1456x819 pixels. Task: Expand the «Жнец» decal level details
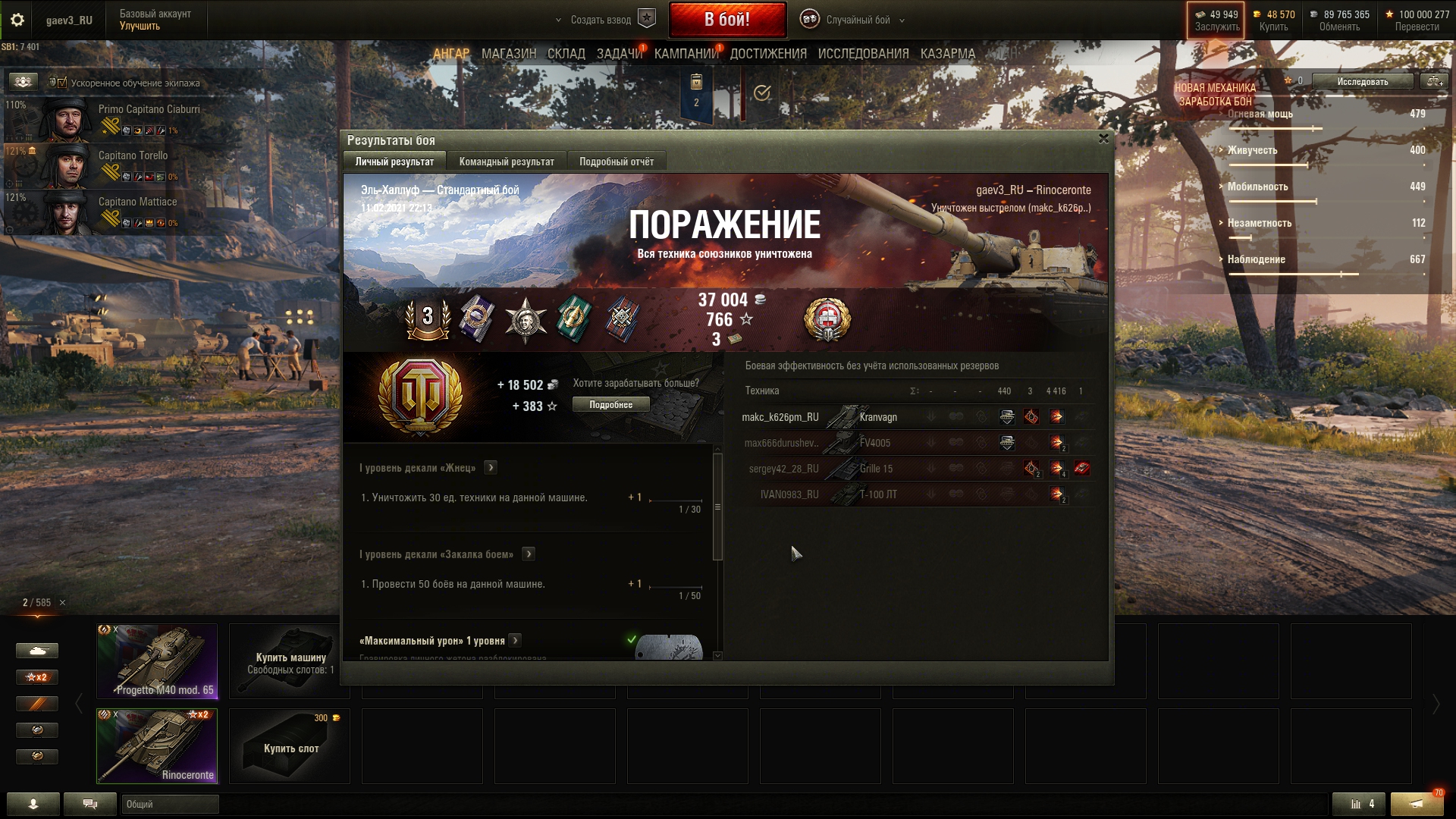491,468
